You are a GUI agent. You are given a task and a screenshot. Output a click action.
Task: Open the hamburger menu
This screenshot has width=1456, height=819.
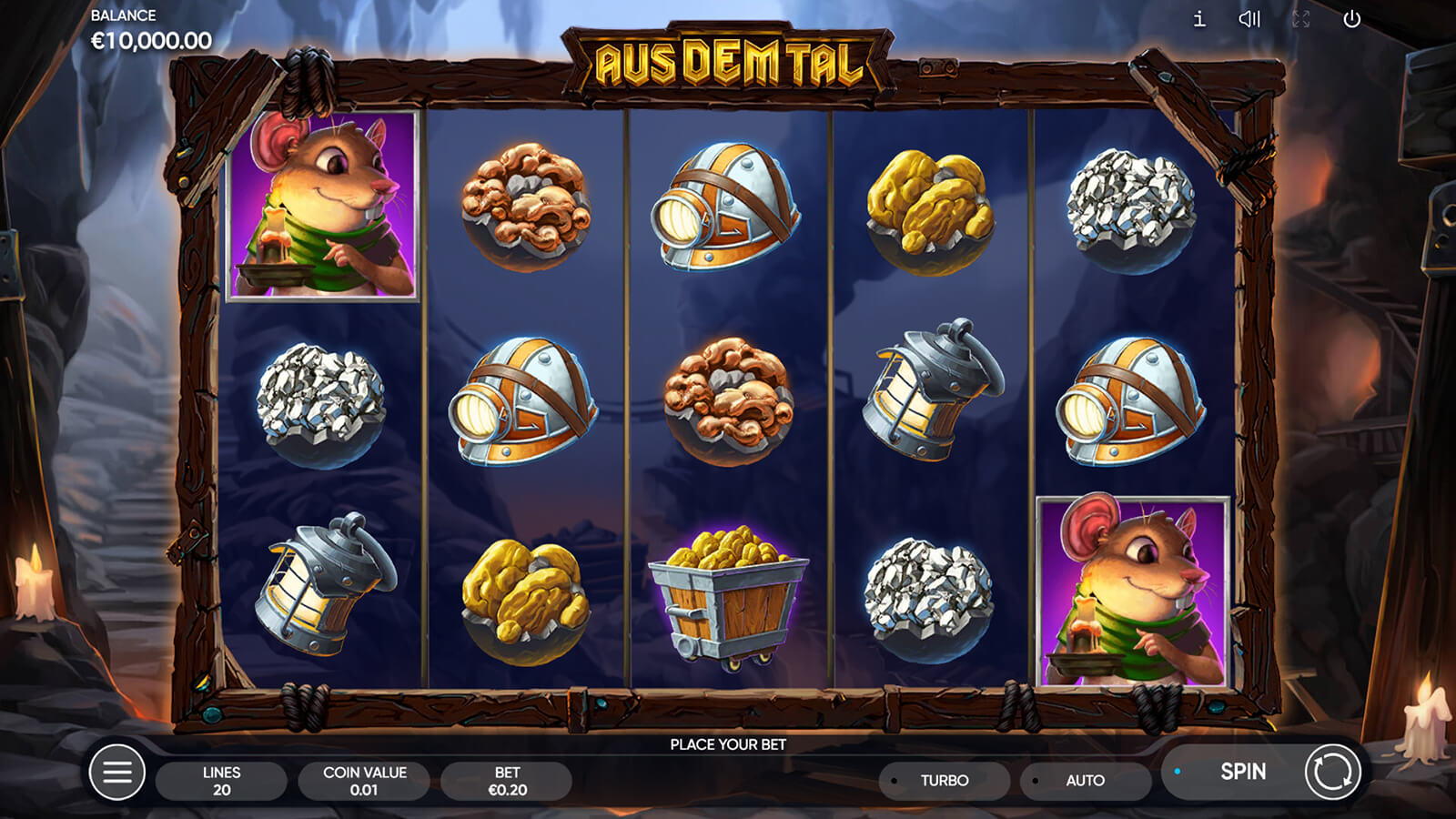tap(117, 773)
